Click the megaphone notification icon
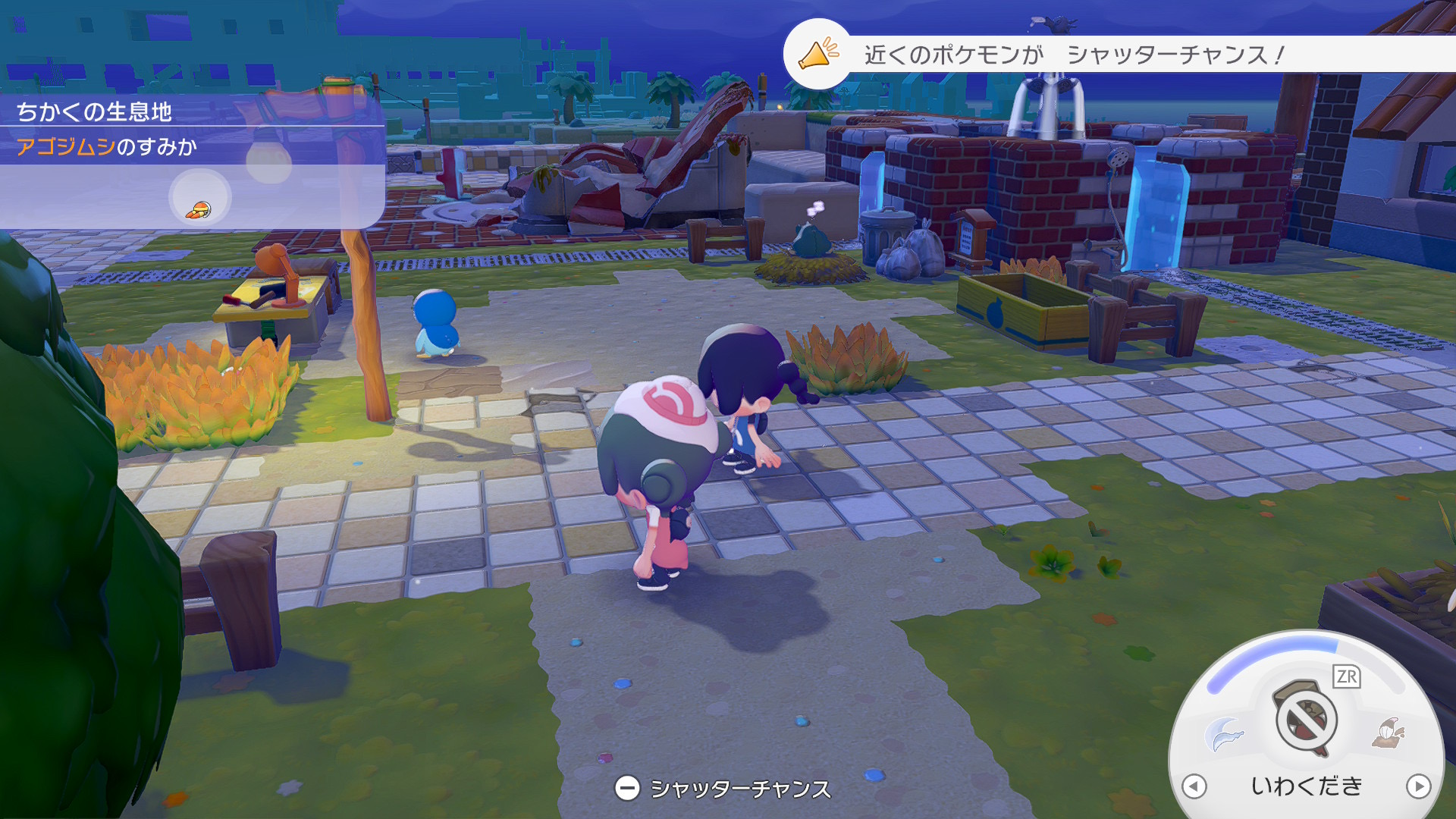Screen dimensions: 1456x819 coord(817,54)
